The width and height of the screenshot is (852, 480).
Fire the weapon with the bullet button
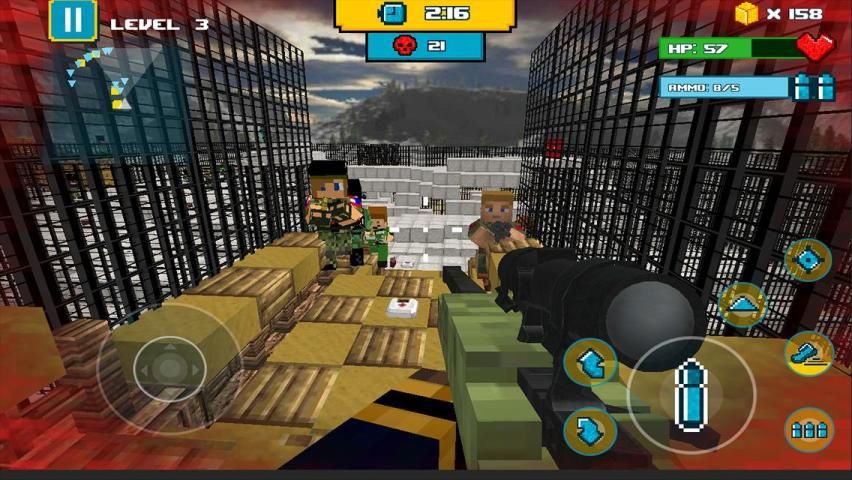pyautogui.click(x=690, y=391)
